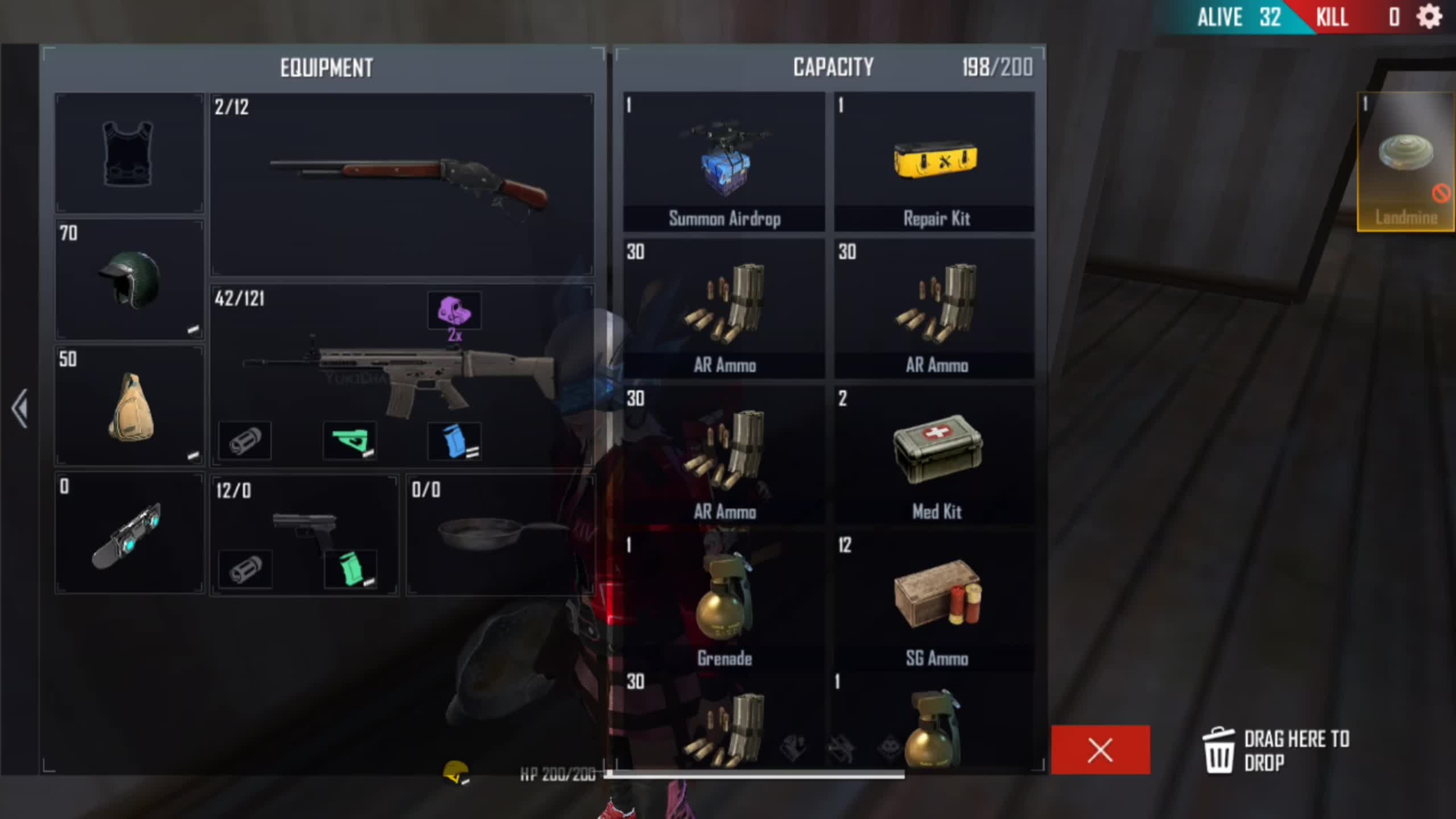Screen dimensions: 1456x819
Task: Click the lever-action shotgun weapon slot
Action: point(402,185)
